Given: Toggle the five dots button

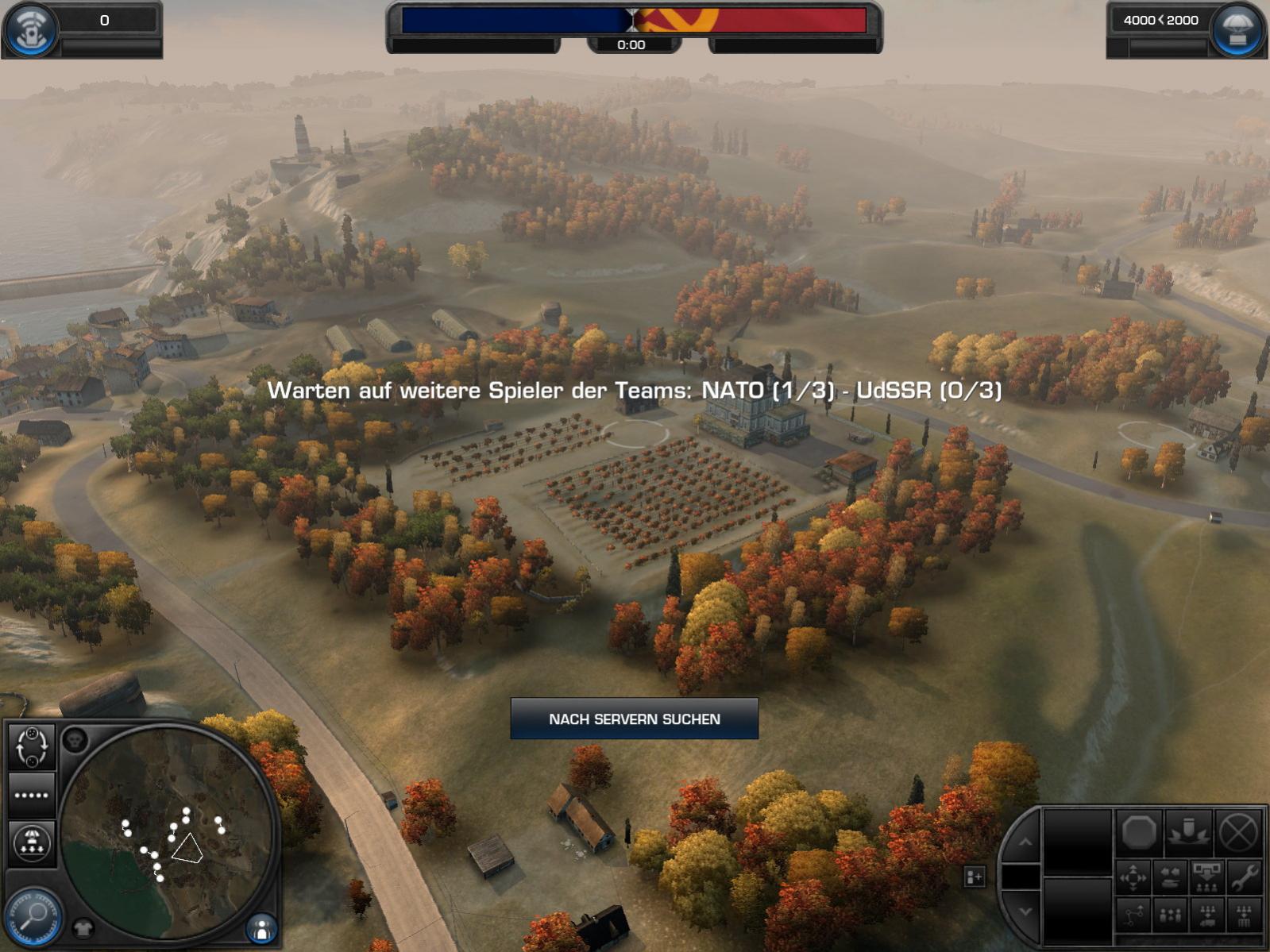Looking at the screenshot, I should tap(32, 795).
